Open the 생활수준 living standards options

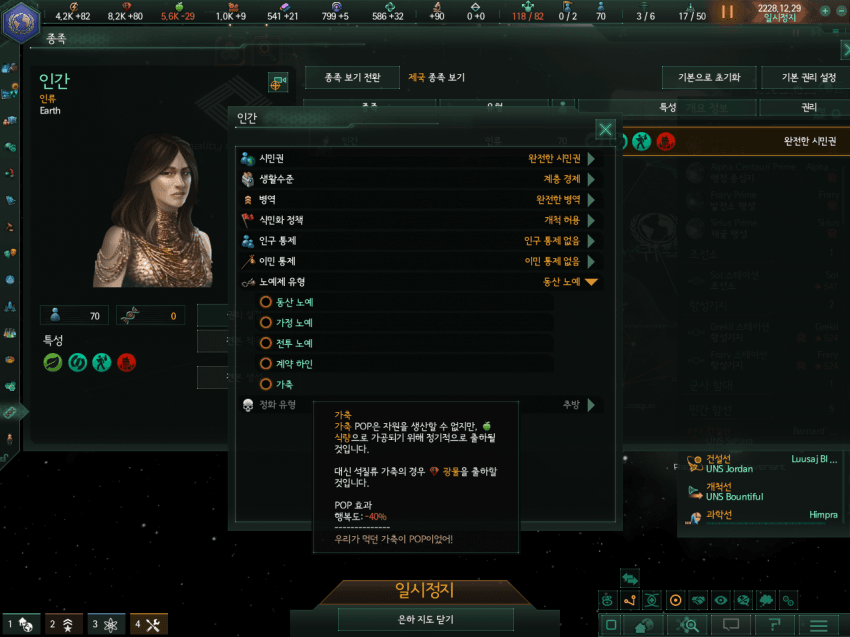click(x=591, y=179)
